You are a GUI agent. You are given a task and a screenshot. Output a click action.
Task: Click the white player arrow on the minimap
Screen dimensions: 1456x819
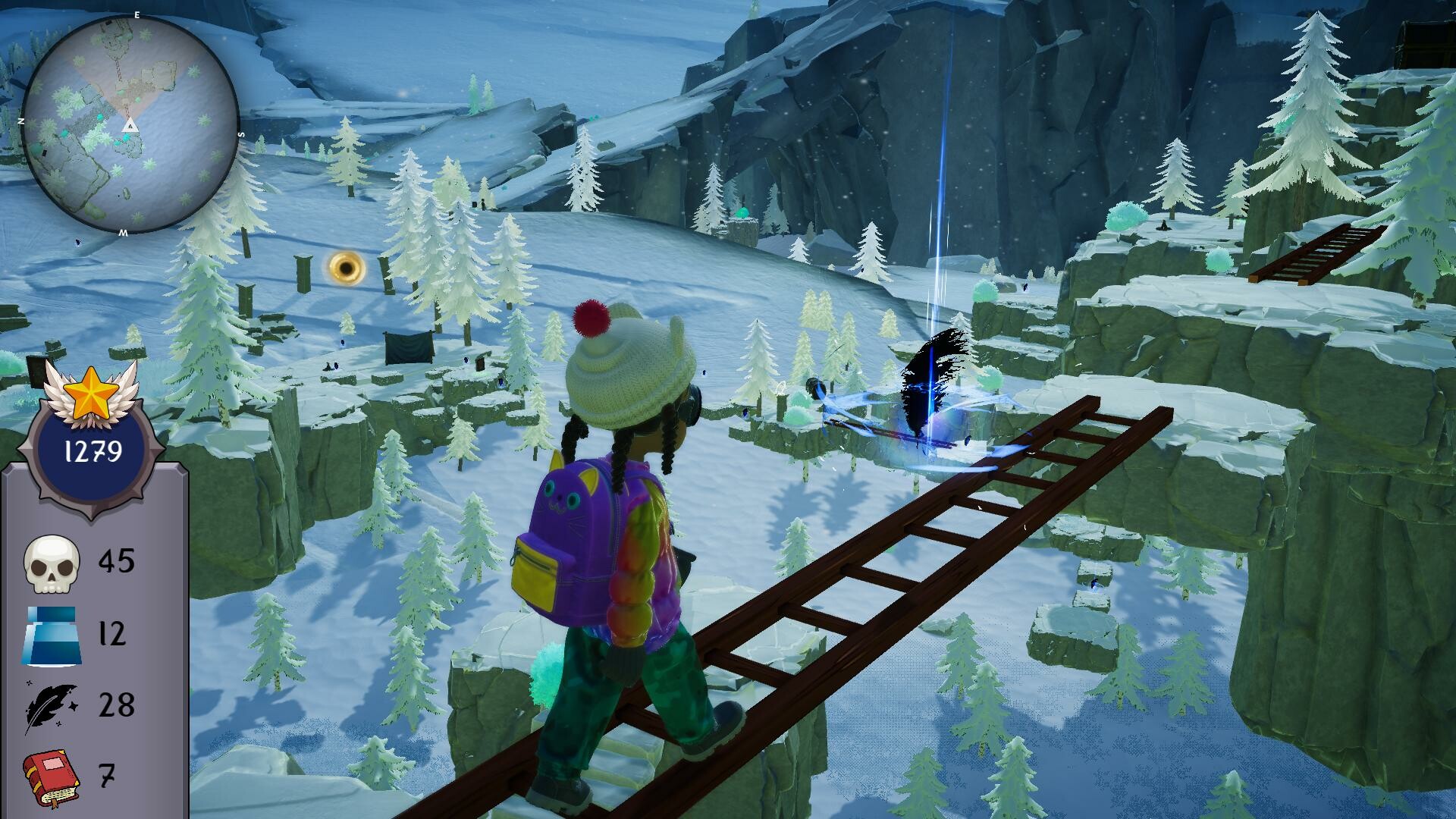(x=130, y=126)
